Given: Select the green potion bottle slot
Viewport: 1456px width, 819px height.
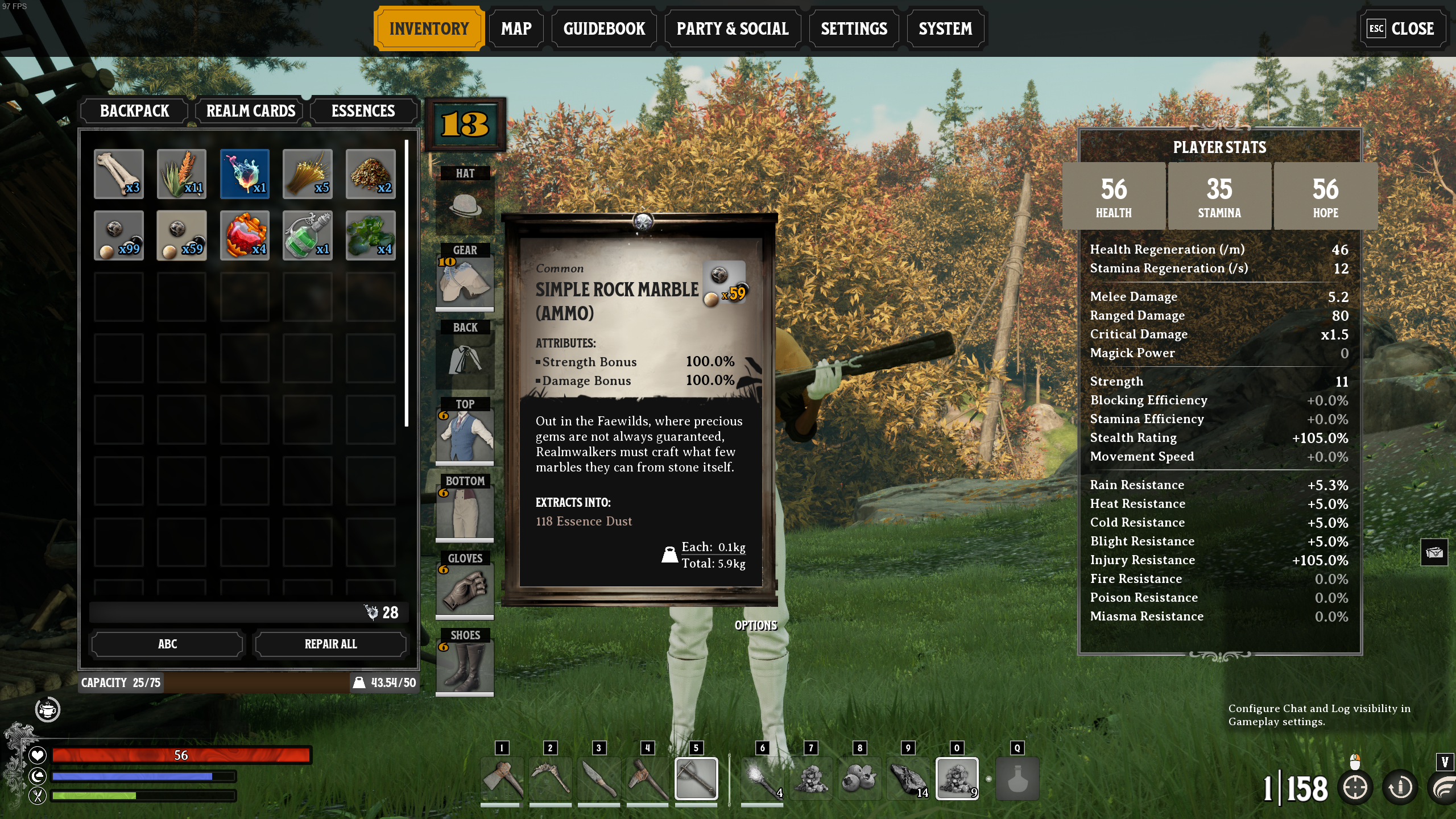Looking at the screenshot, I should pos(308,235).
